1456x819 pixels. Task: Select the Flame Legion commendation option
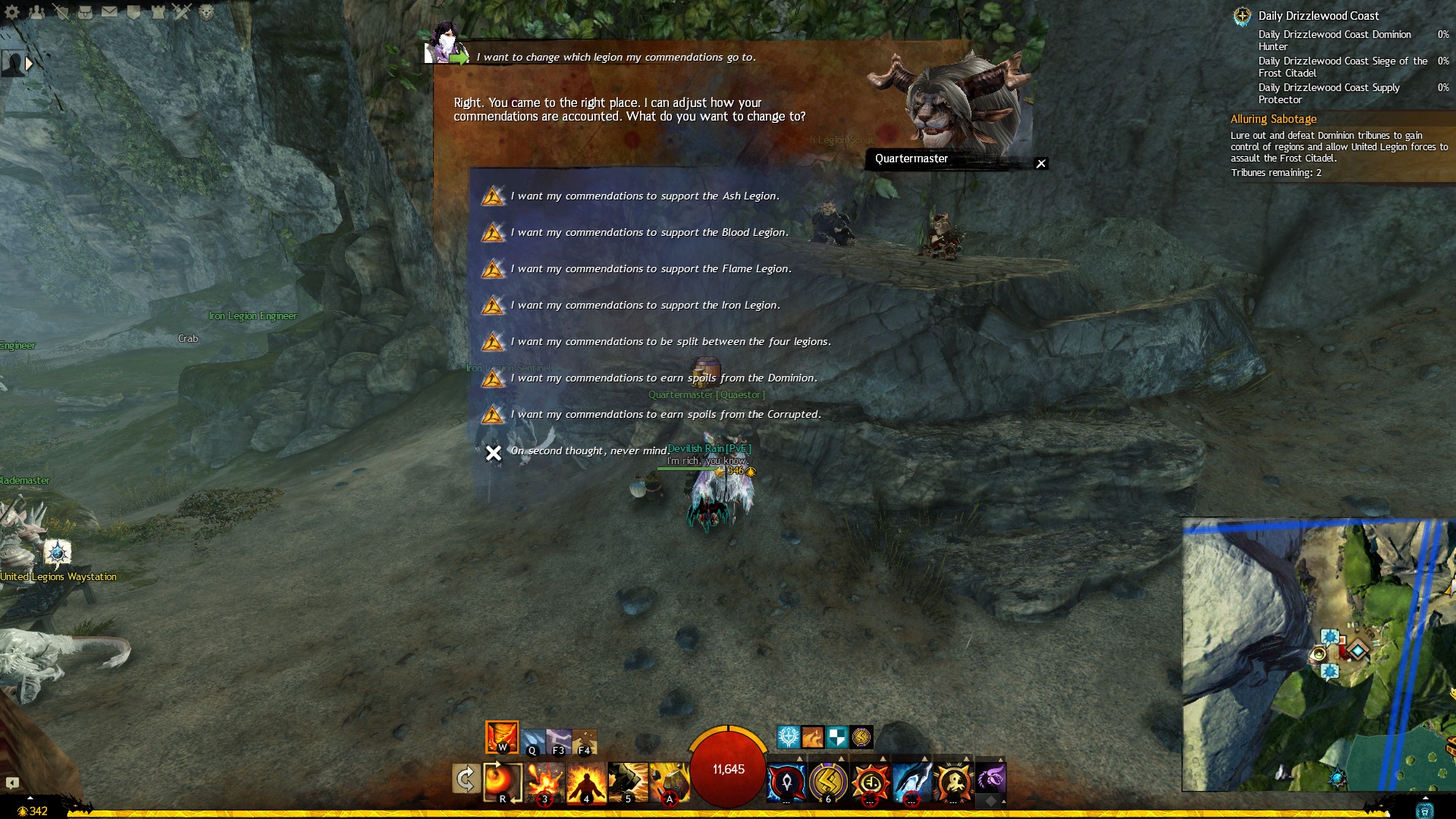click(x=651, y=269)
